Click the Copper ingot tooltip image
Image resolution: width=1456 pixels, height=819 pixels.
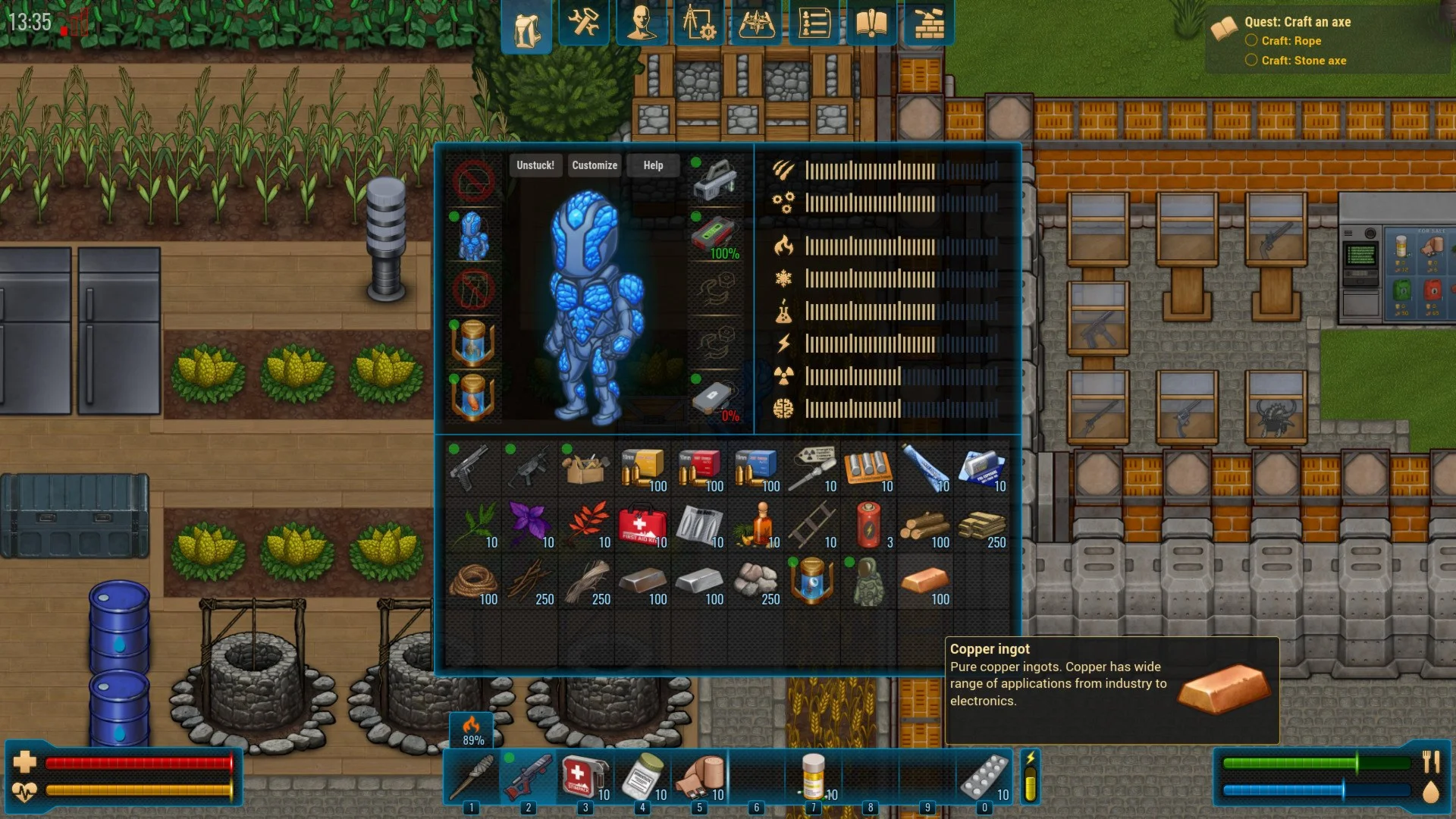[x=1225, y=692]
